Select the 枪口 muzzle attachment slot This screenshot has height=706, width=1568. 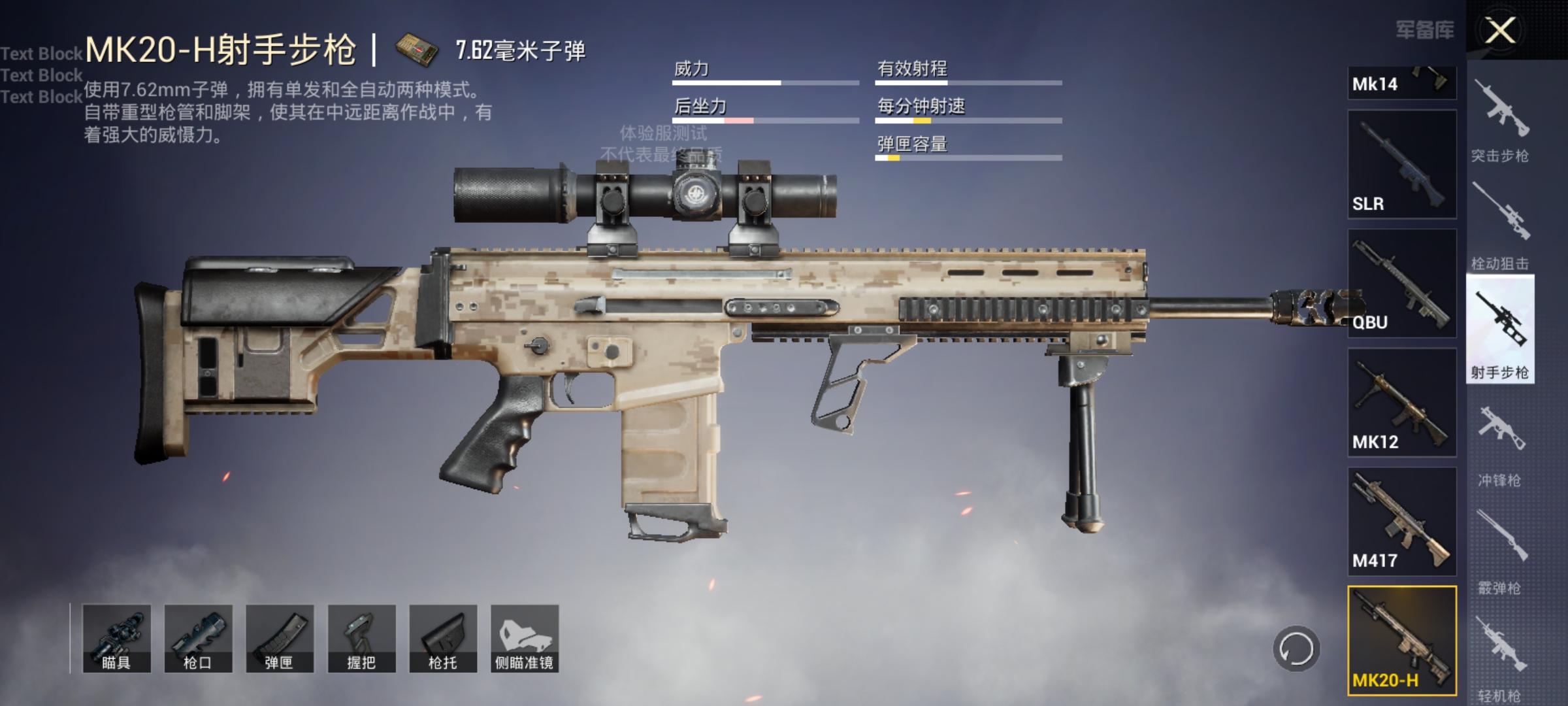pos(198,639)
